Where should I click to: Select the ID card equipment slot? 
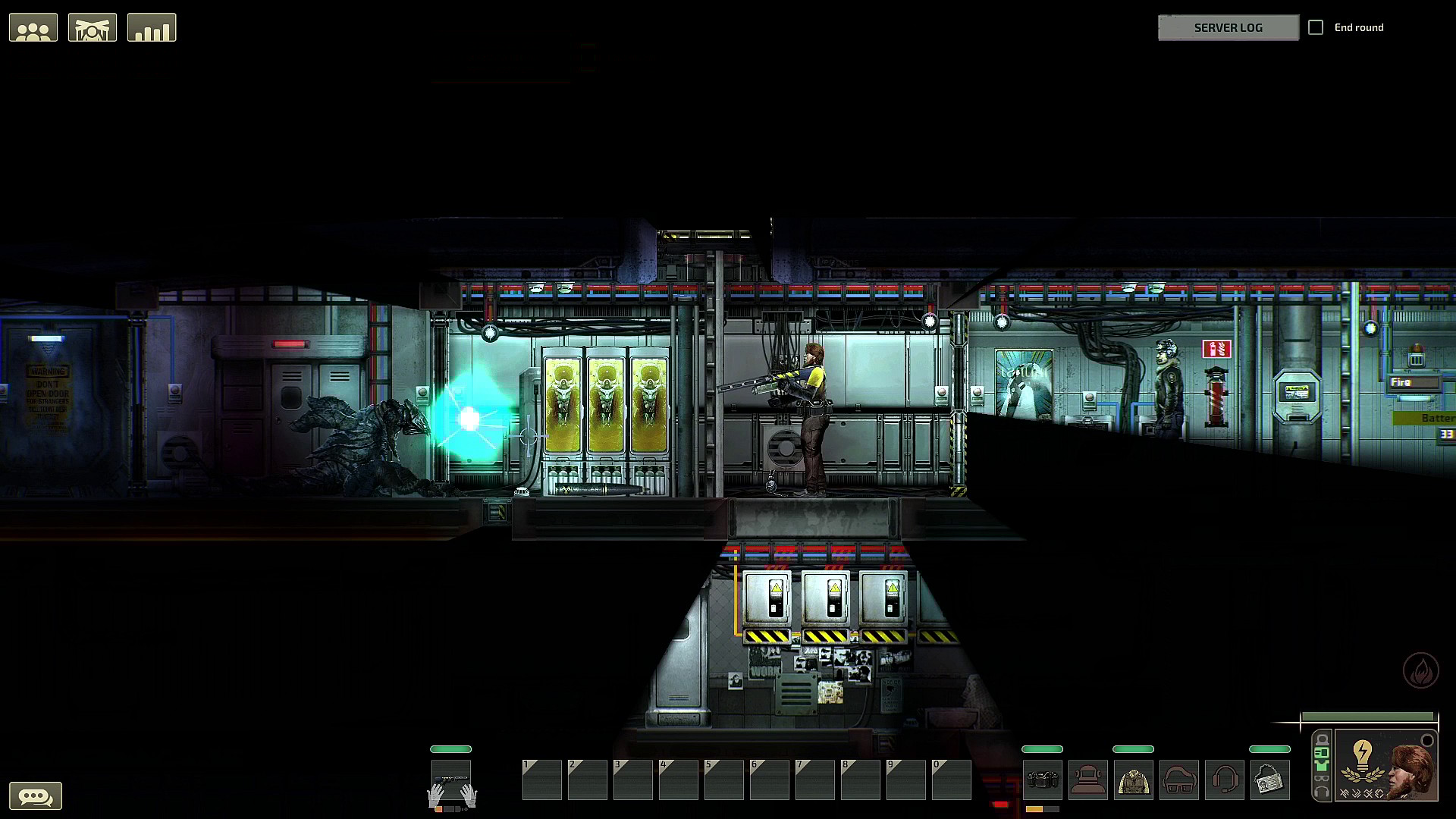(1271, 780)
